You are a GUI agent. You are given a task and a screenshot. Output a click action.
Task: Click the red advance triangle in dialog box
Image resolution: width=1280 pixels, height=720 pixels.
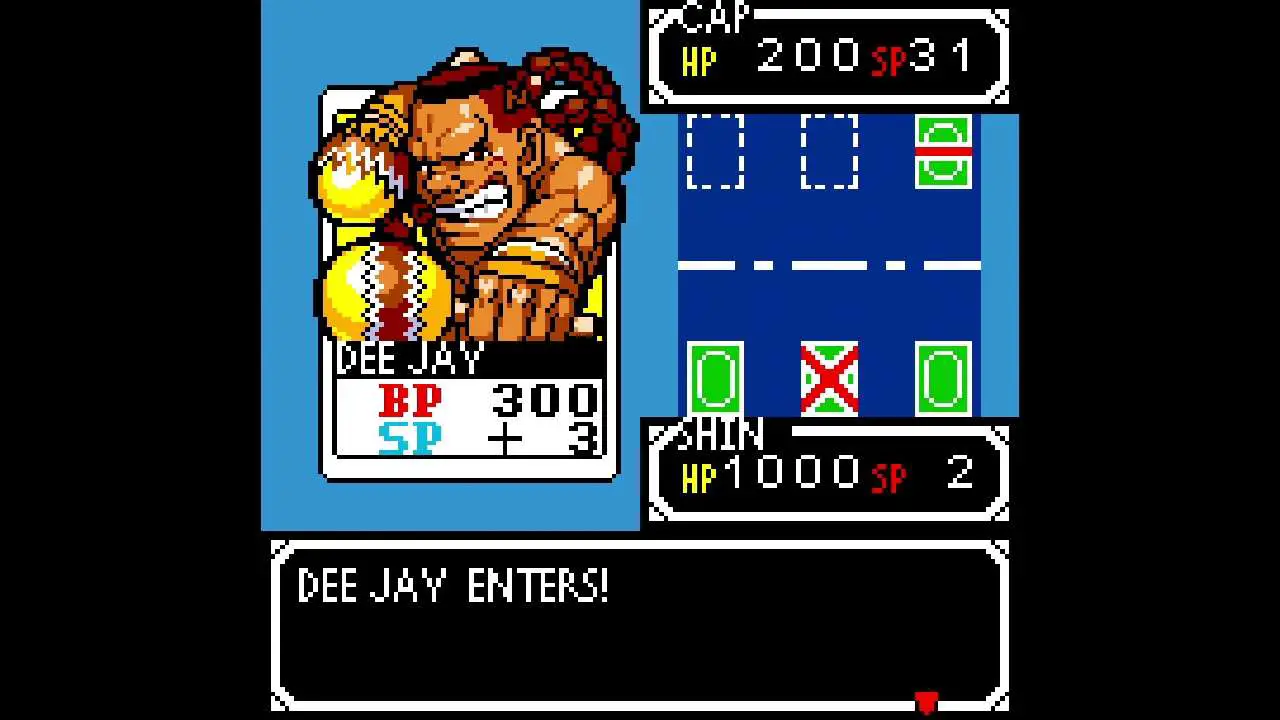925,702
